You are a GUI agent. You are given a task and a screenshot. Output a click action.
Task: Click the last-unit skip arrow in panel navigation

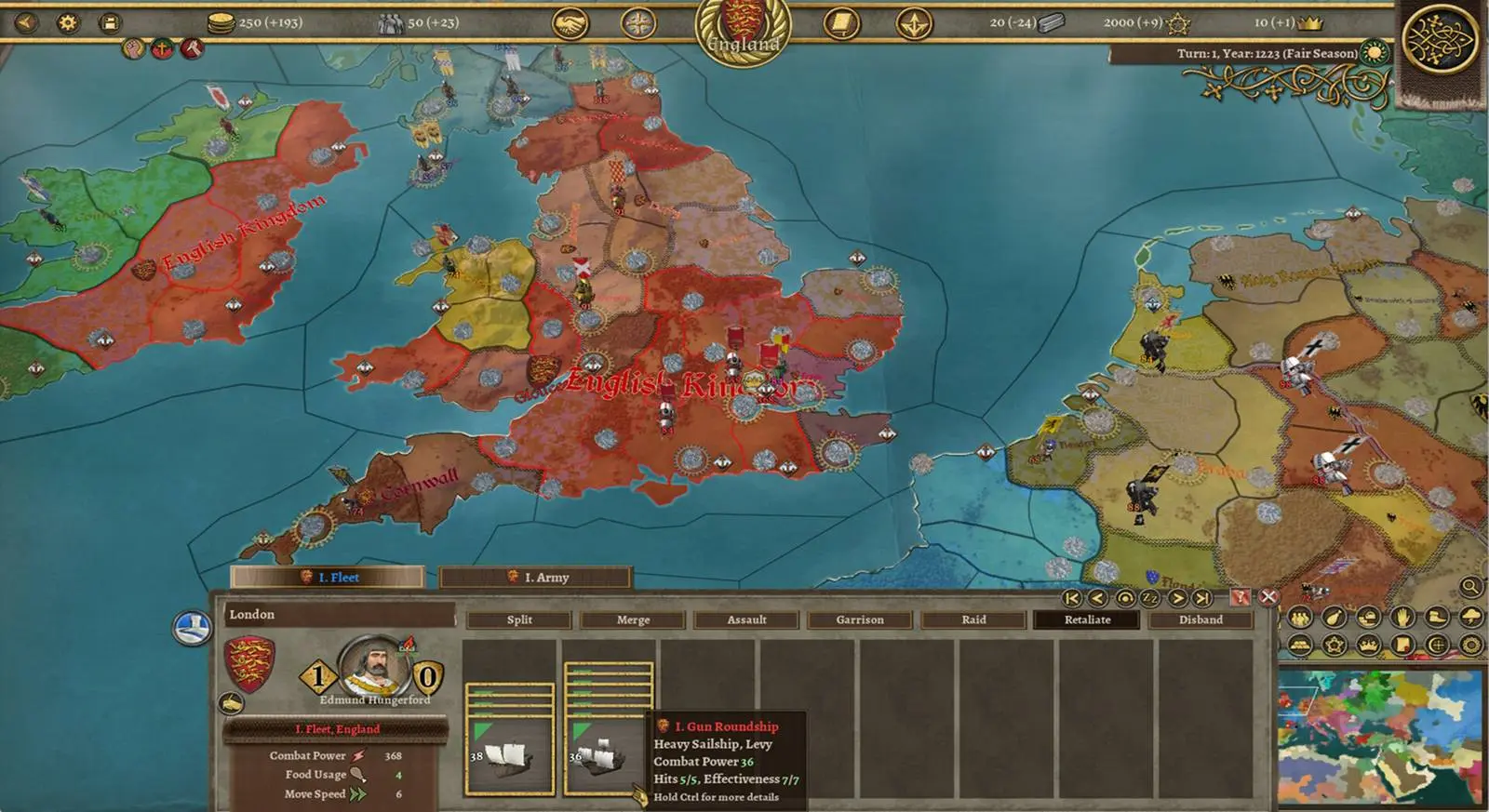point(1201,598)
